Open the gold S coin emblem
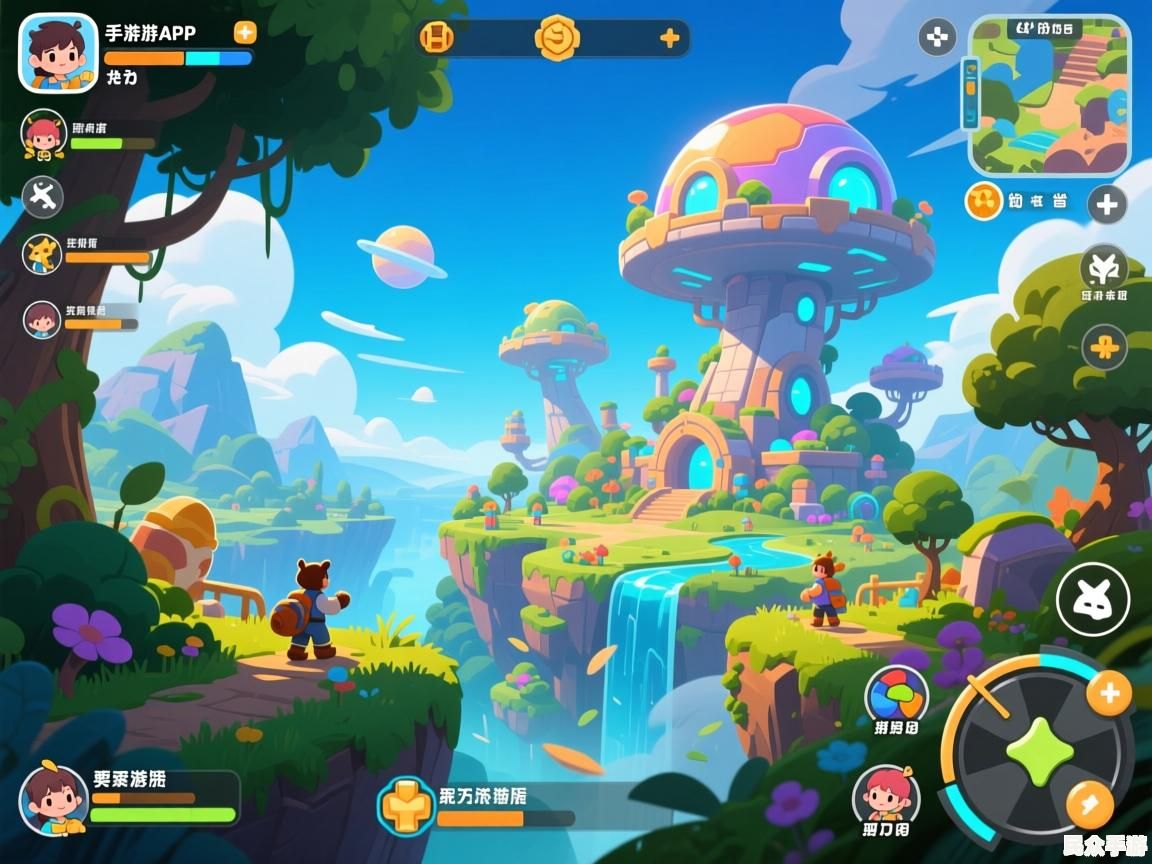 (557, 38)
